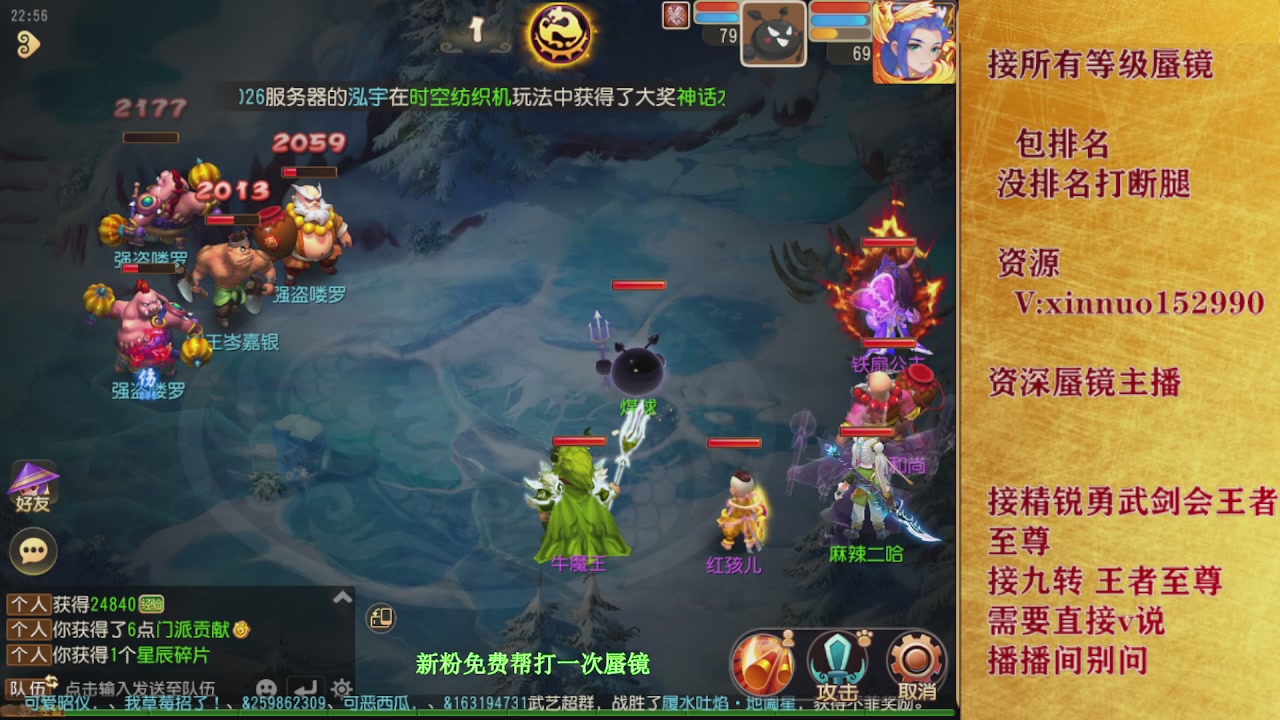The image size is (1280, 720).
Task: Toggle the chat window via speech bubble icon
Action: click(x=33, y=550)
